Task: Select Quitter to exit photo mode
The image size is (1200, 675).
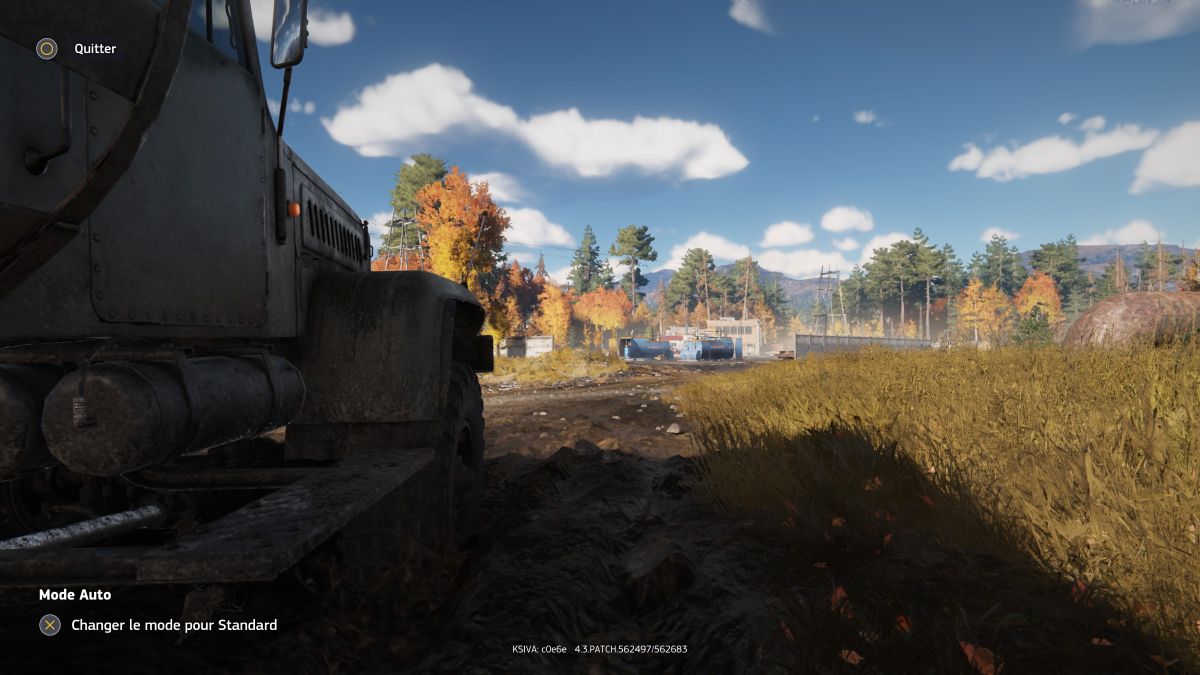Action: pyautogui.click(x=94, y=49)
